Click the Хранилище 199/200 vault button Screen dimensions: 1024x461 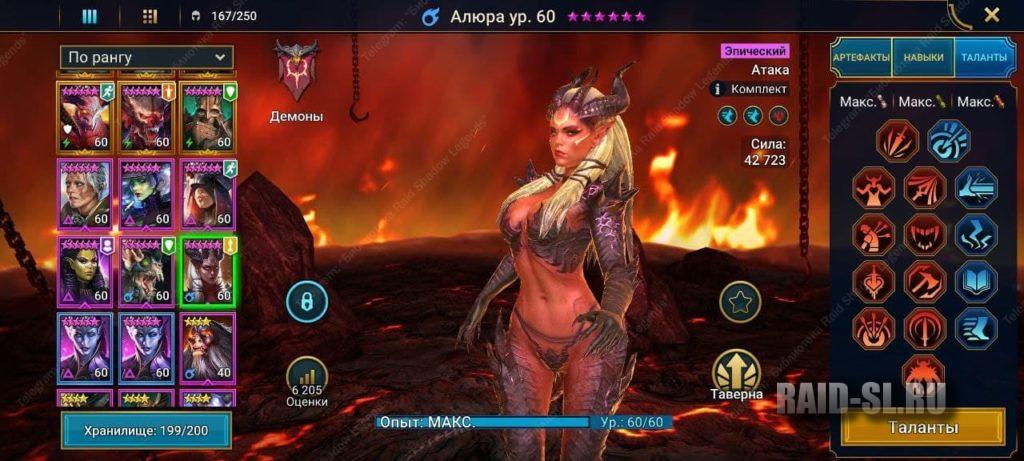point(146,430)
